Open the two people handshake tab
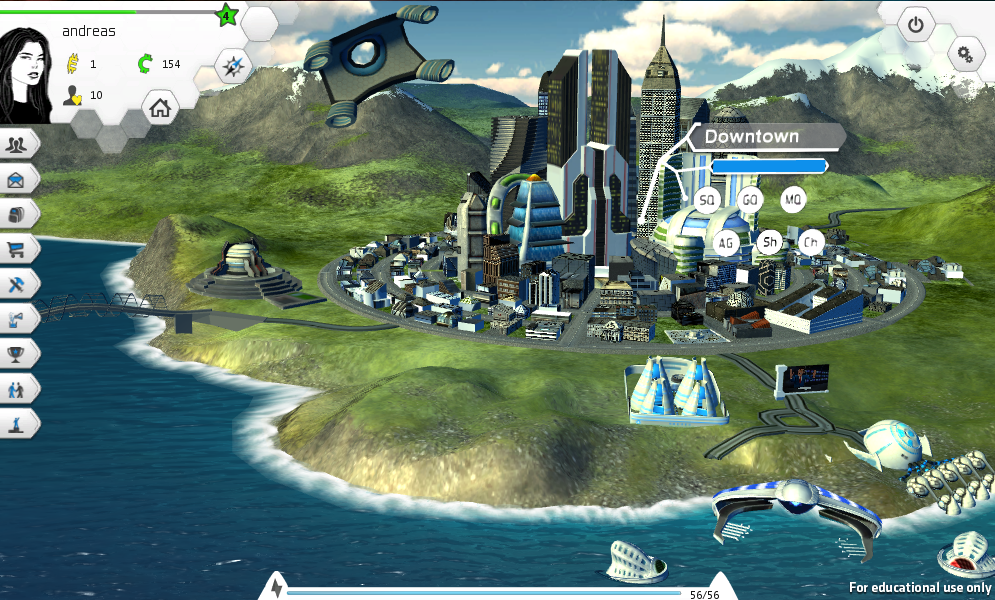Screen dimensions: 995x600 click(x=18, y=388)
